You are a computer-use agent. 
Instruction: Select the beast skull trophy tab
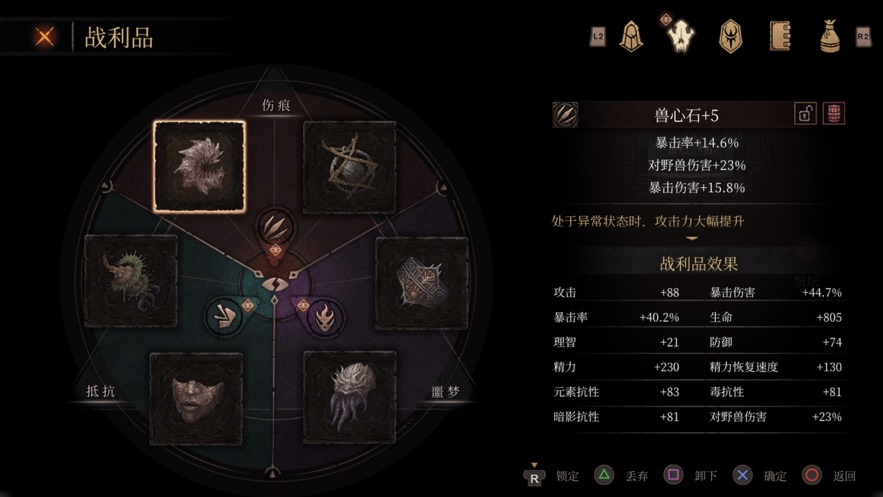679,36
